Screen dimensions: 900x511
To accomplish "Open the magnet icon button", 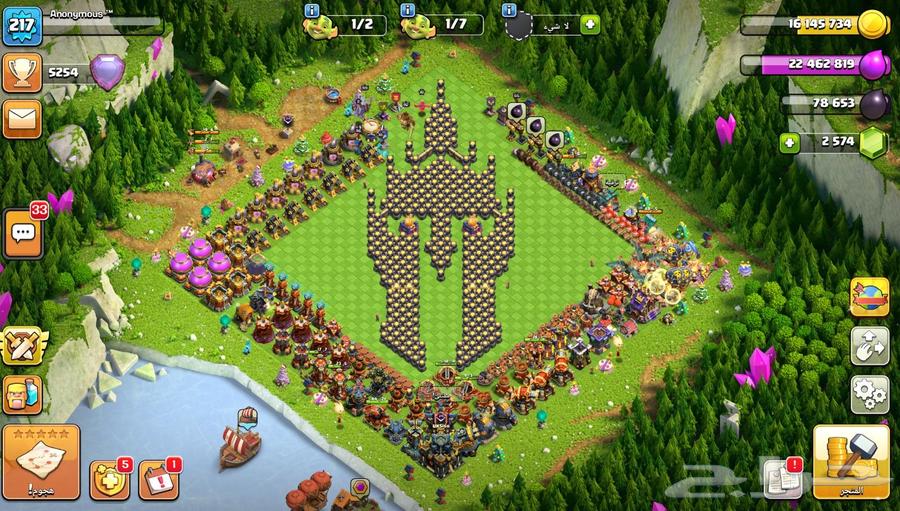I will click(x=869, y=346).
